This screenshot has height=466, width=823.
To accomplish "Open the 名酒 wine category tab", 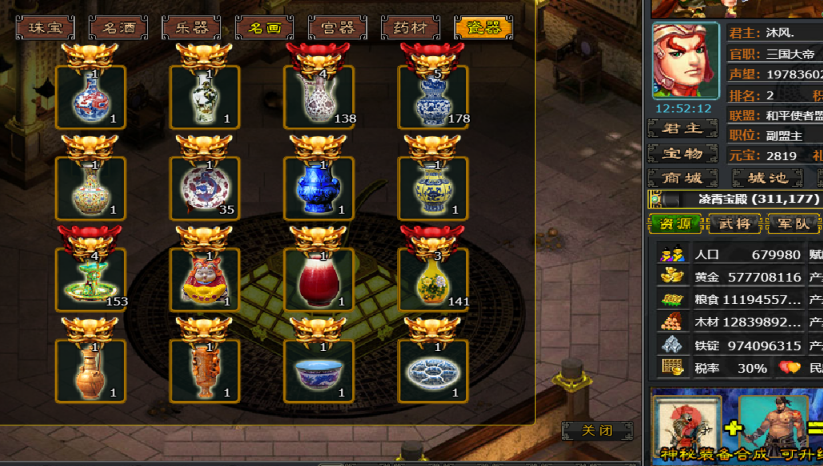I will 117,28.
